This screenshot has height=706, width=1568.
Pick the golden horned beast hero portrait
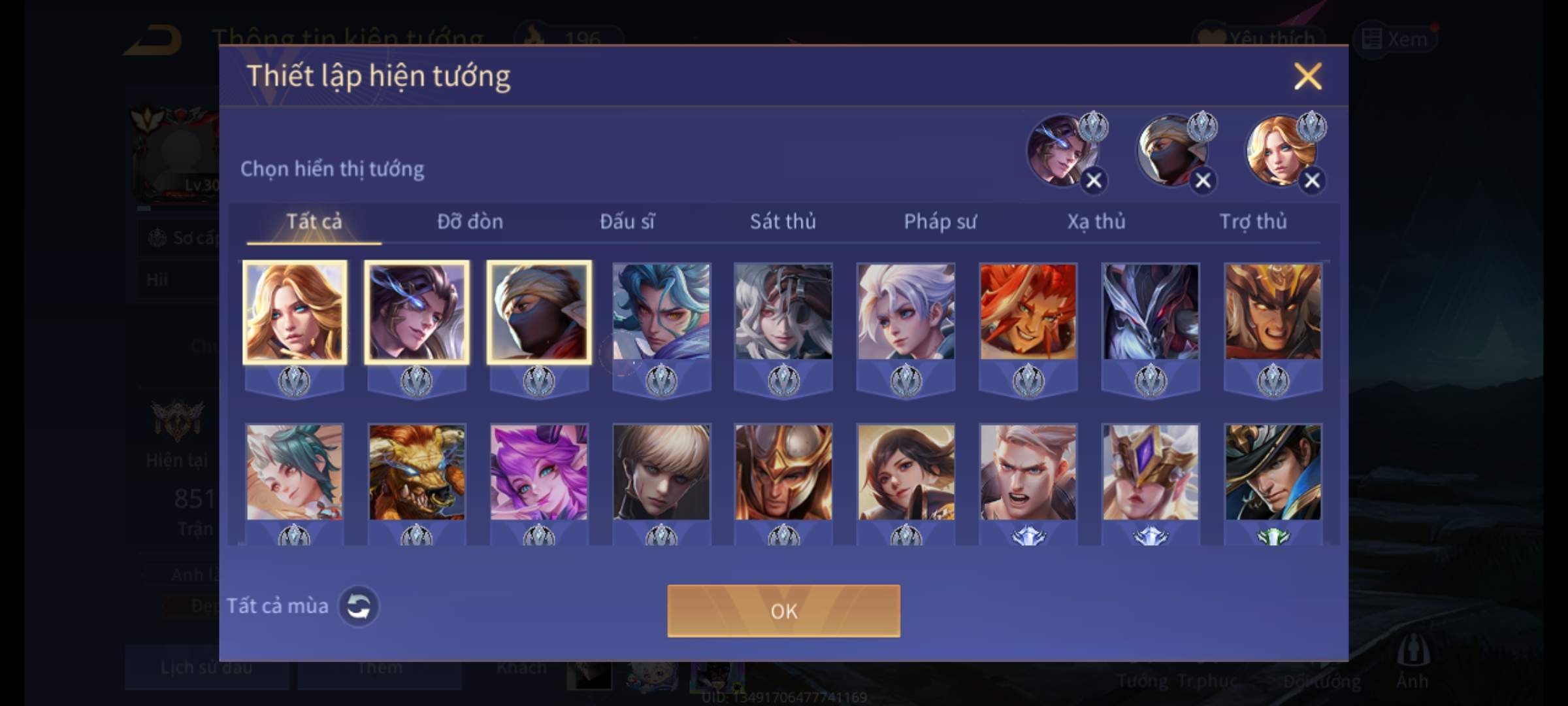point(417,473)
